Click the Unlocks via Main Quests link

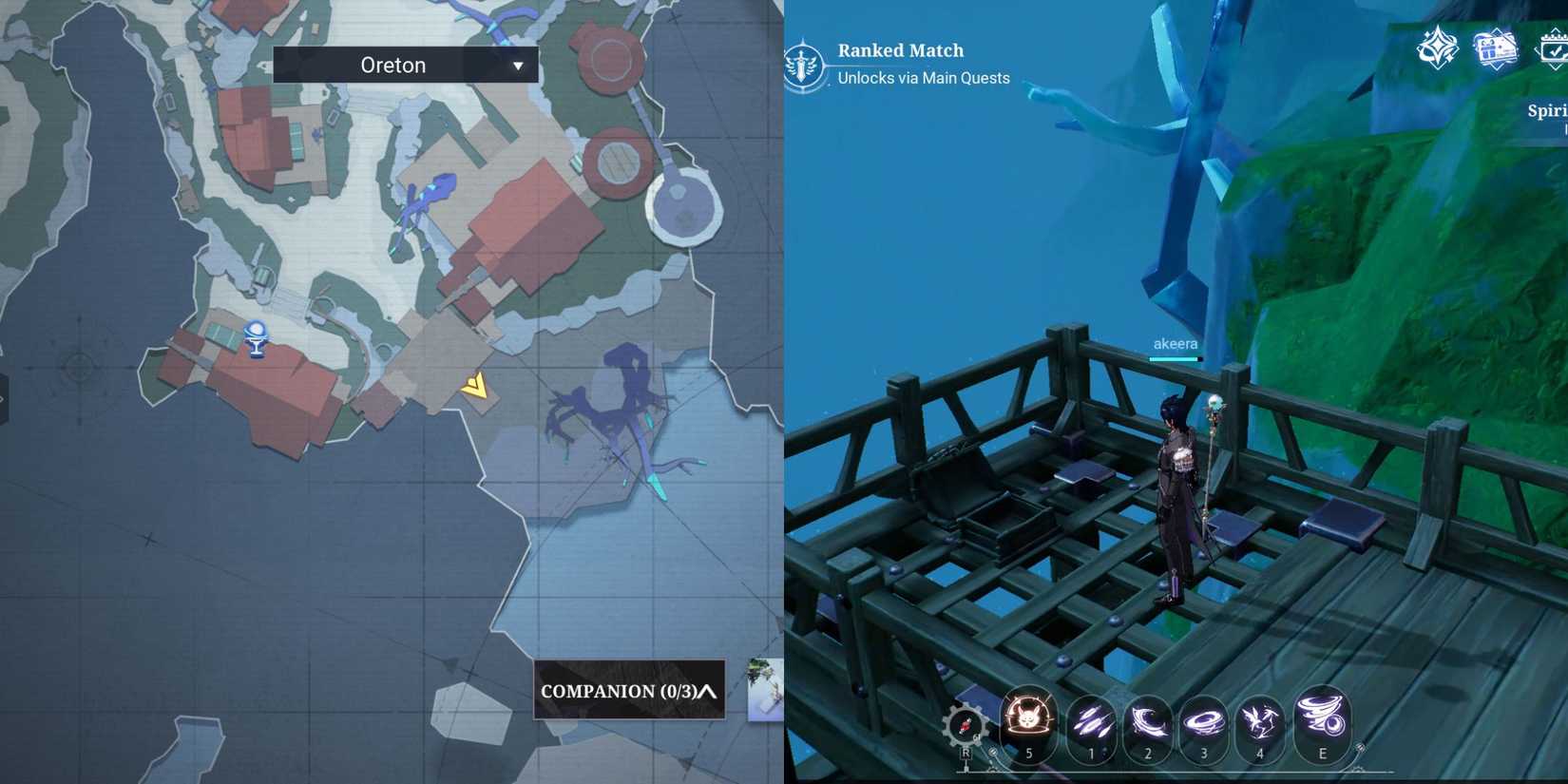pos(923,78)
